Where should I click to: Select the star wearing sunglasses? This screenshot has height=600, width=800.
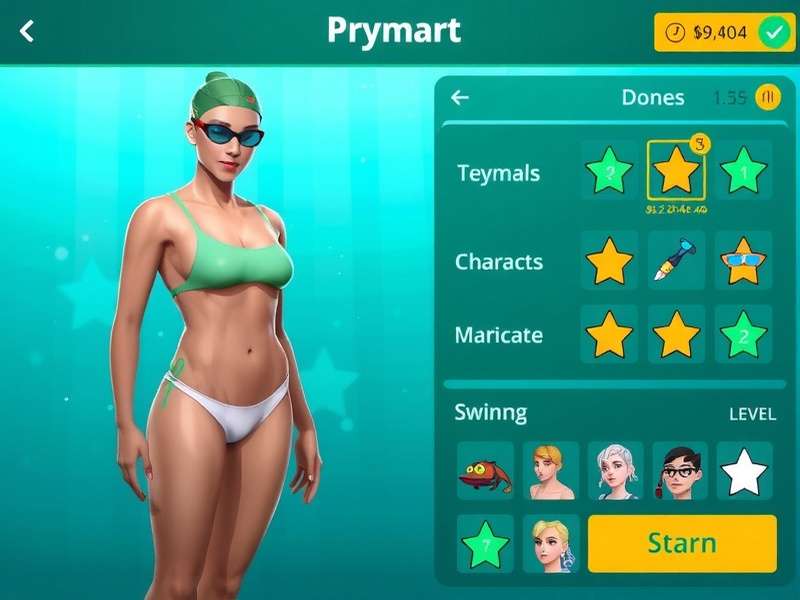744,261
